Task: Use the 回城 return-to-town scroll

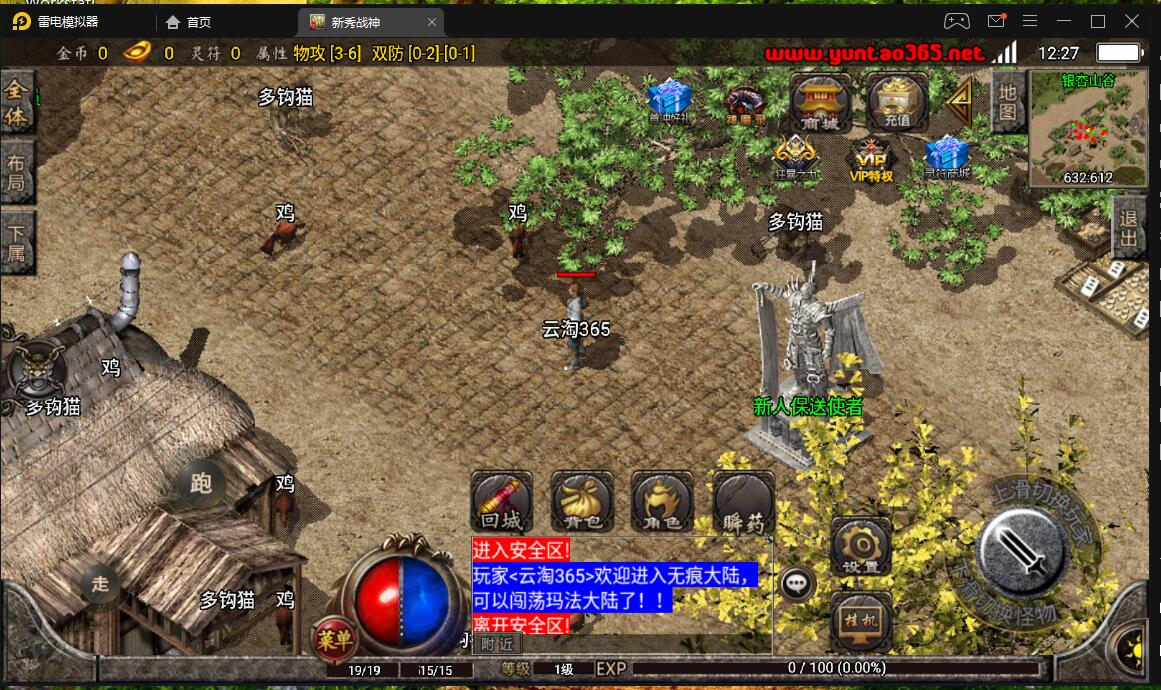Action: [x=501, y=501]
